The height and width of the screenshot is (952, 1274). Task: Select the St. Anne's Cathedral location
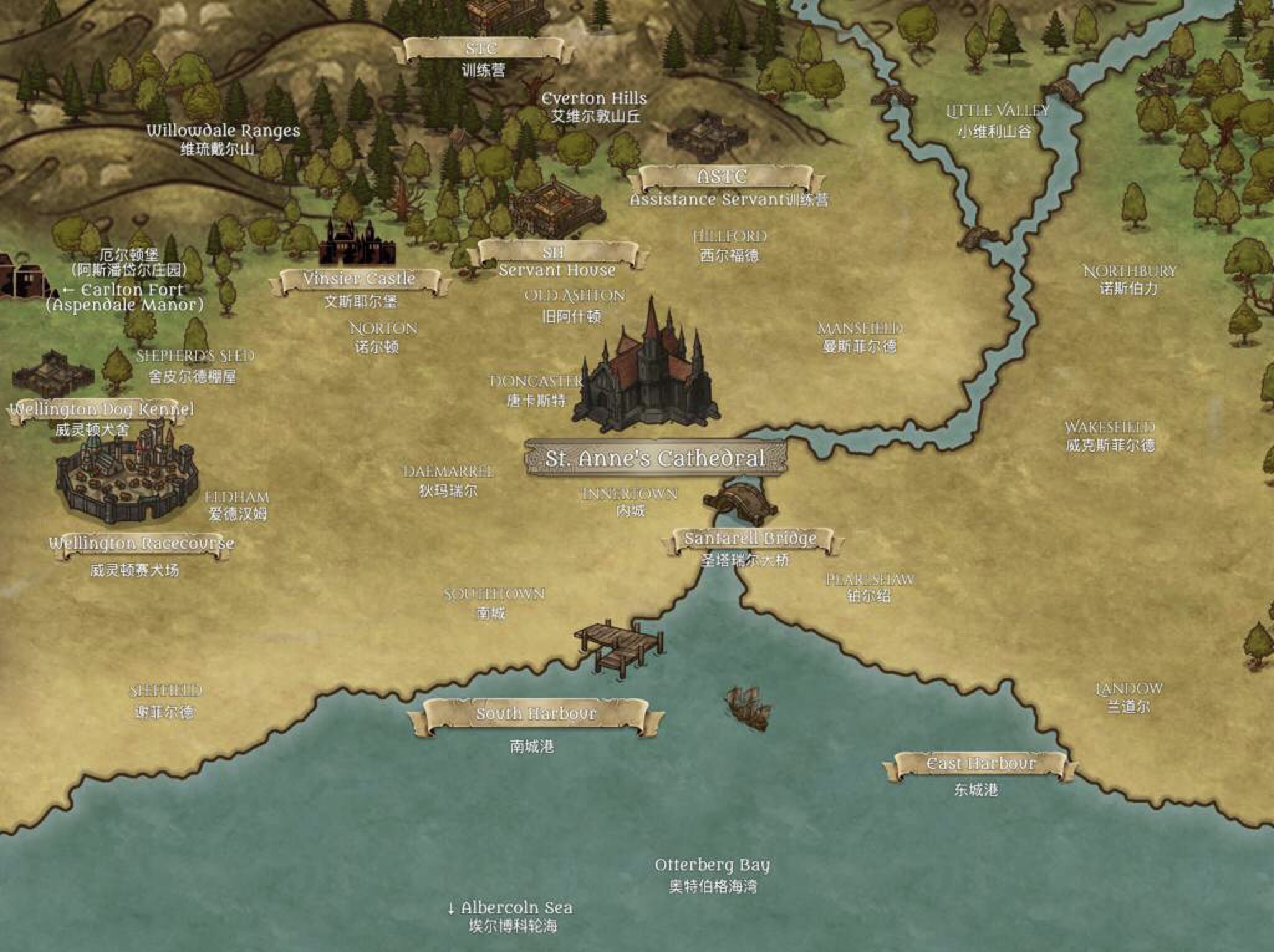click(655, 459)
